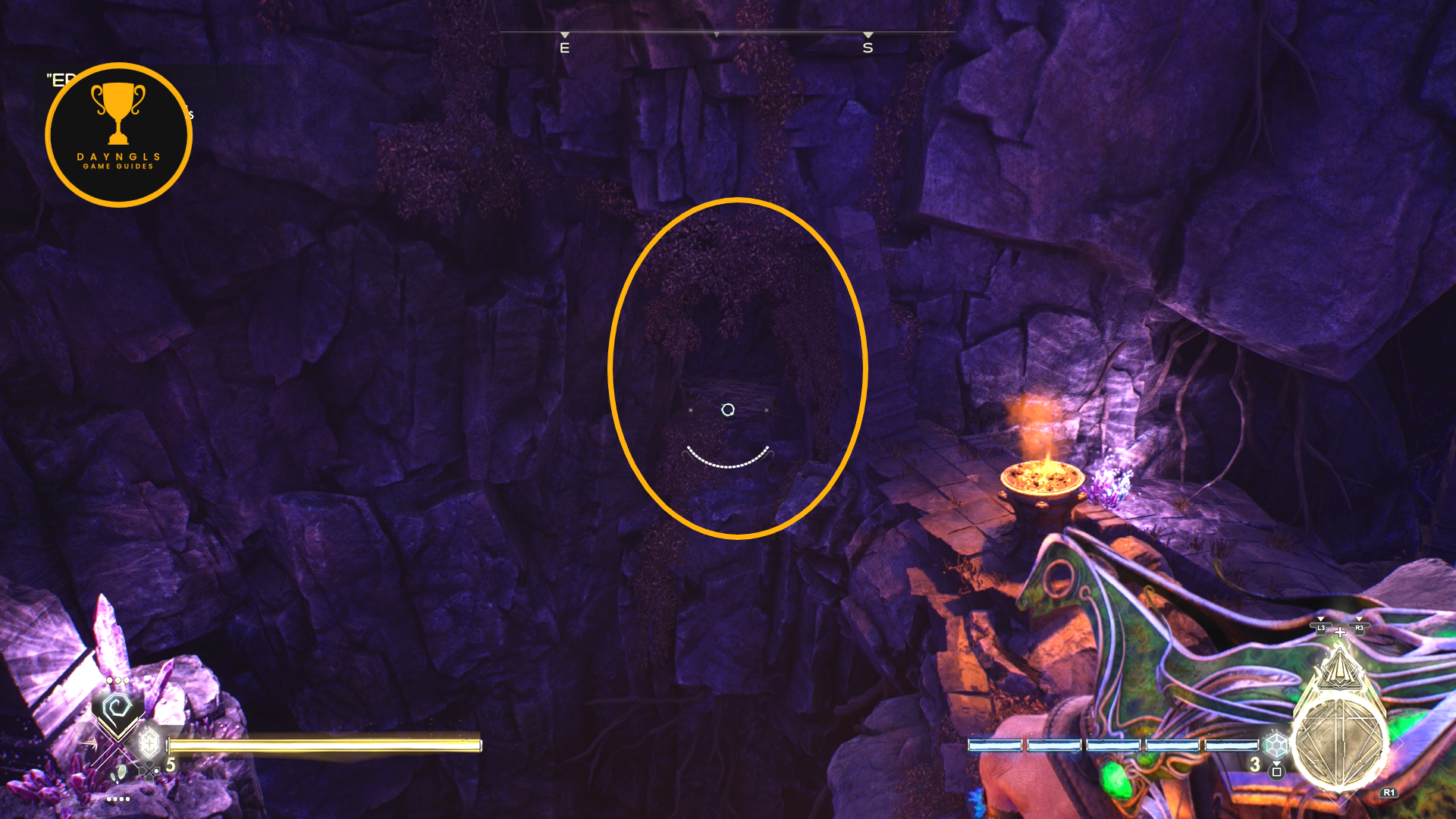Use the blue mana crystal icon

1276,743
